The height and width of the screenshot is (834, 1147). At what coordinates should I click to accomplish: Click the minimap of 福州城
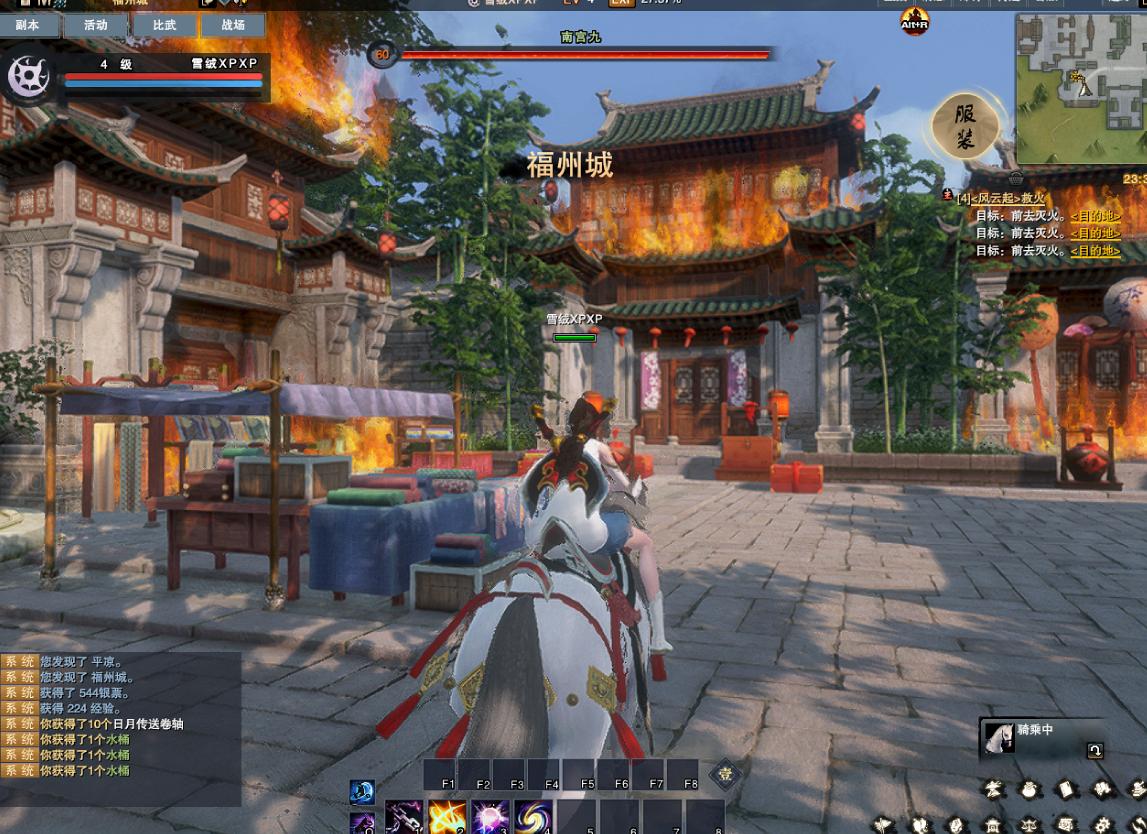1080,88
